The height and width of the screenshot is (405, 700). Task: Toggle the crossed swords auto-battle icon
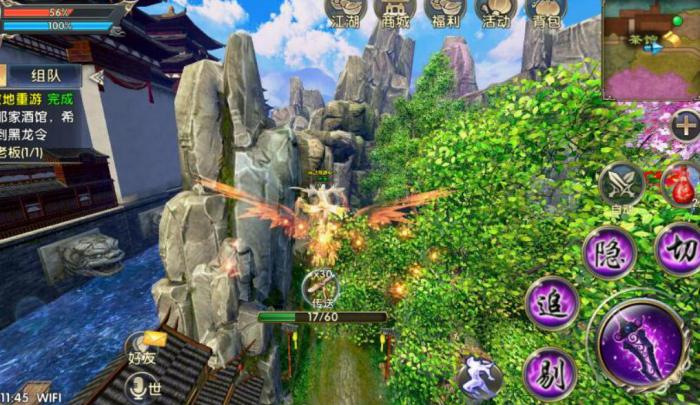pos(621,185)
